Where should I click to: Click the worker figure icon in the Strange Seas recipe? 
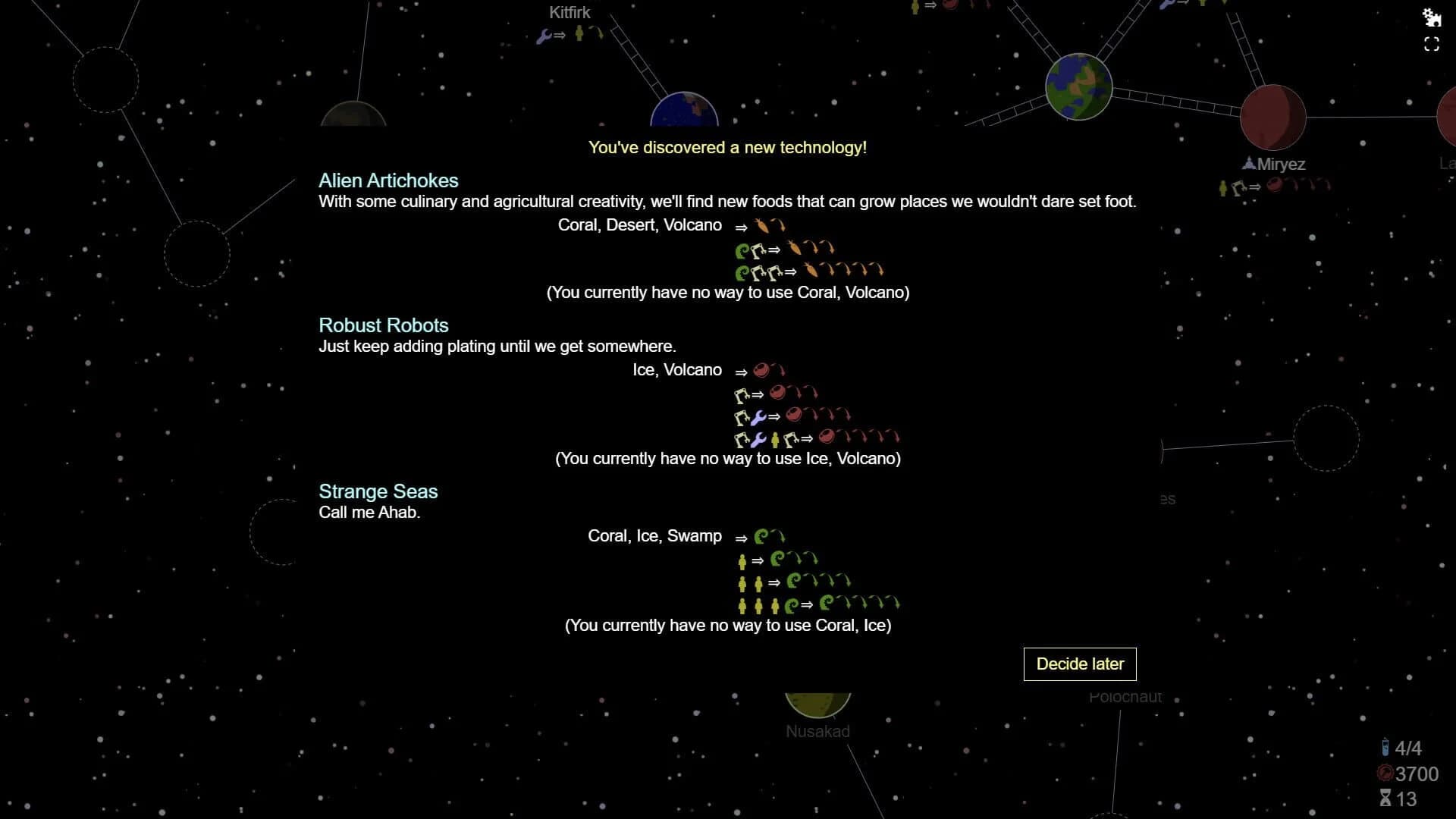tap(742, 560)
